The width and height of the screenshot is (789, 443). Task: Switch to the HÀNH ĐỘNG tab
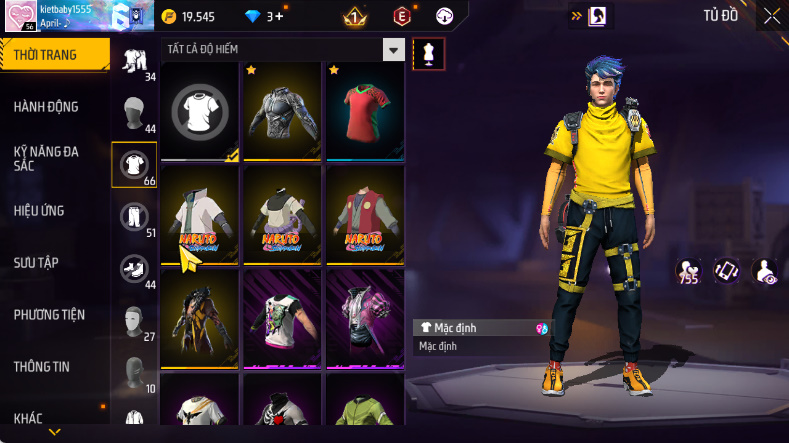point(46,107)
